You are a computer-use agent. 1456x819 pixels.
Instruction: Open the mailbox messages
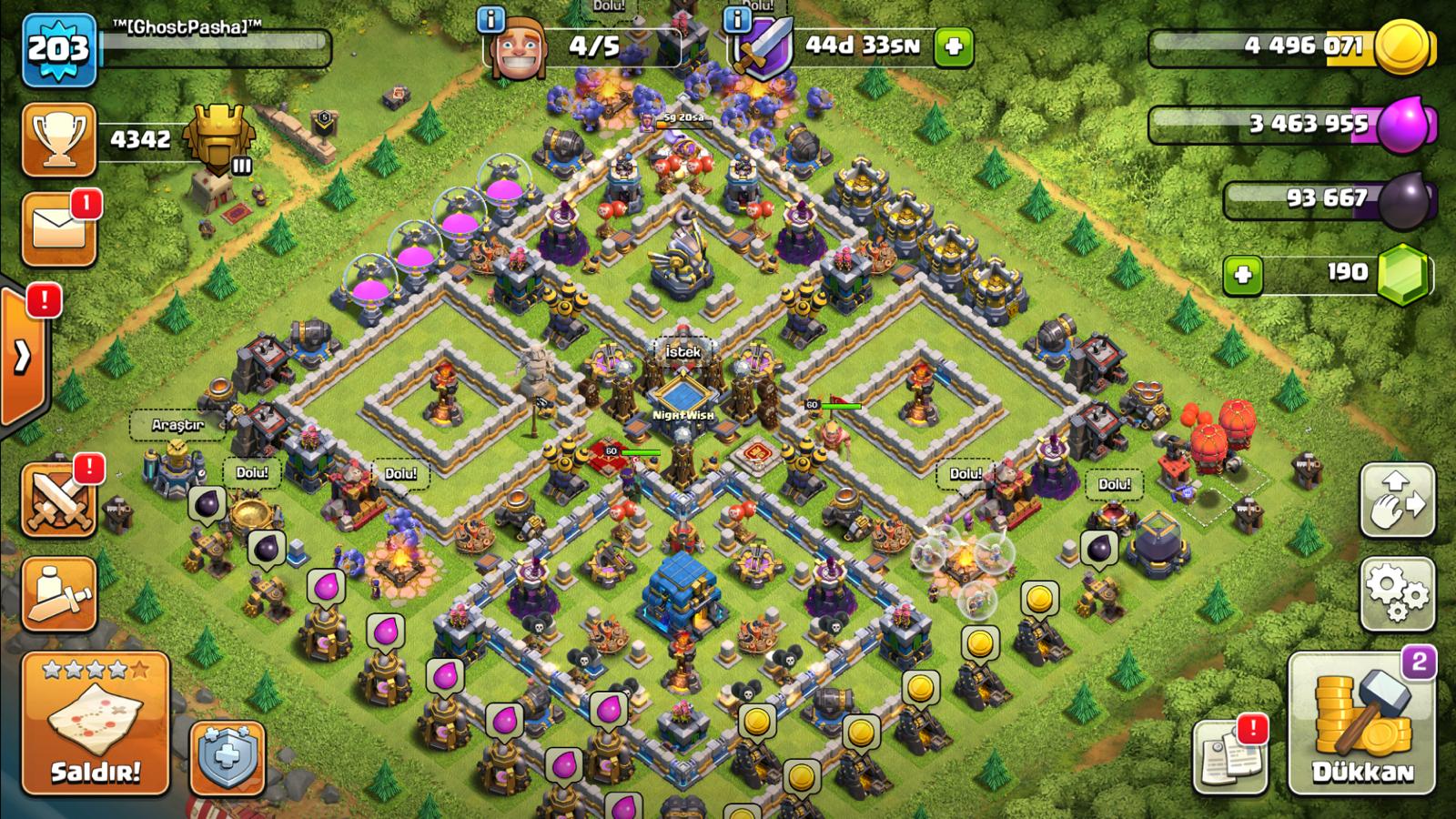(x=59, y=228)
